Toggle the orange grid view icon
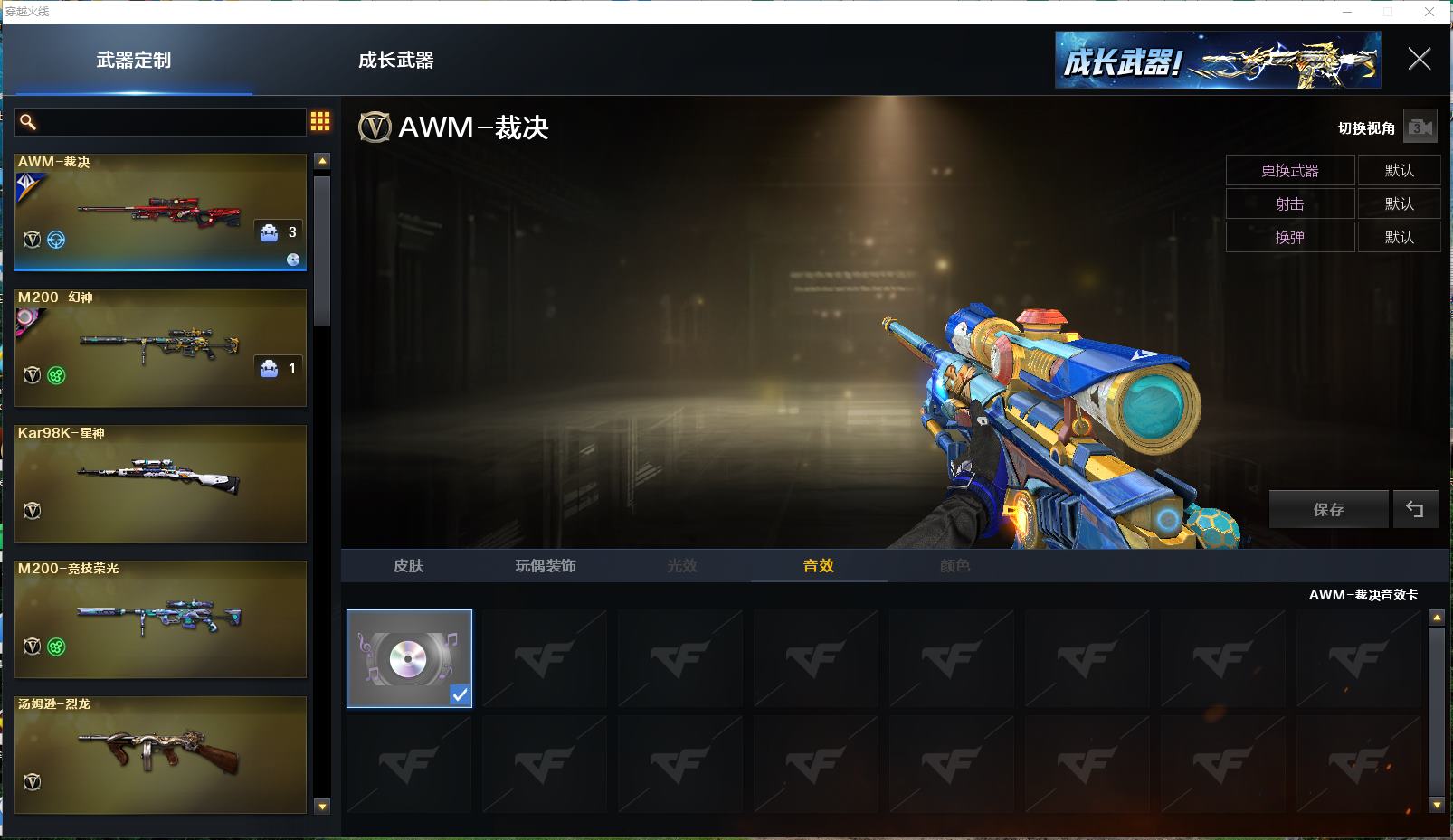This screenshot has height=840, width=1453. [320, 122]
